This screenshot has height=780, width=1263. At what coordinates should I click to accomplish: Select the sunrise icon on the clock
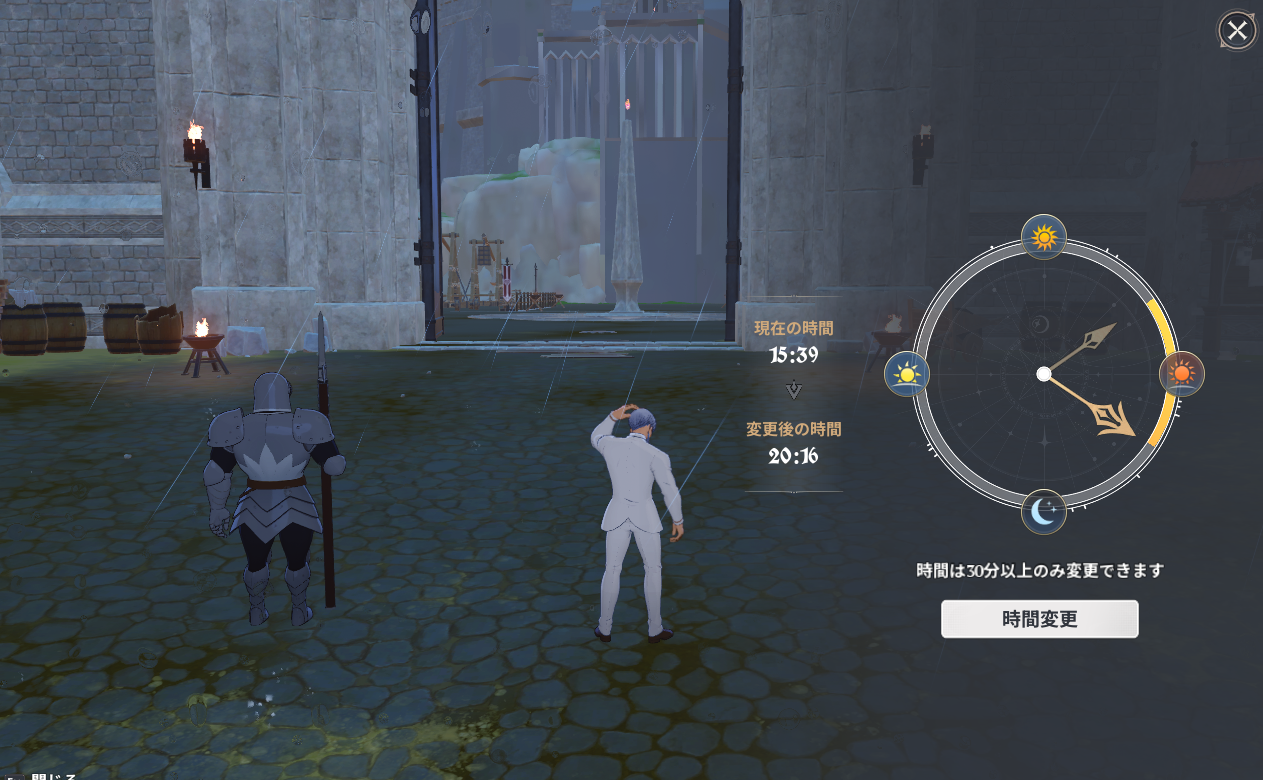coord(907,374)
